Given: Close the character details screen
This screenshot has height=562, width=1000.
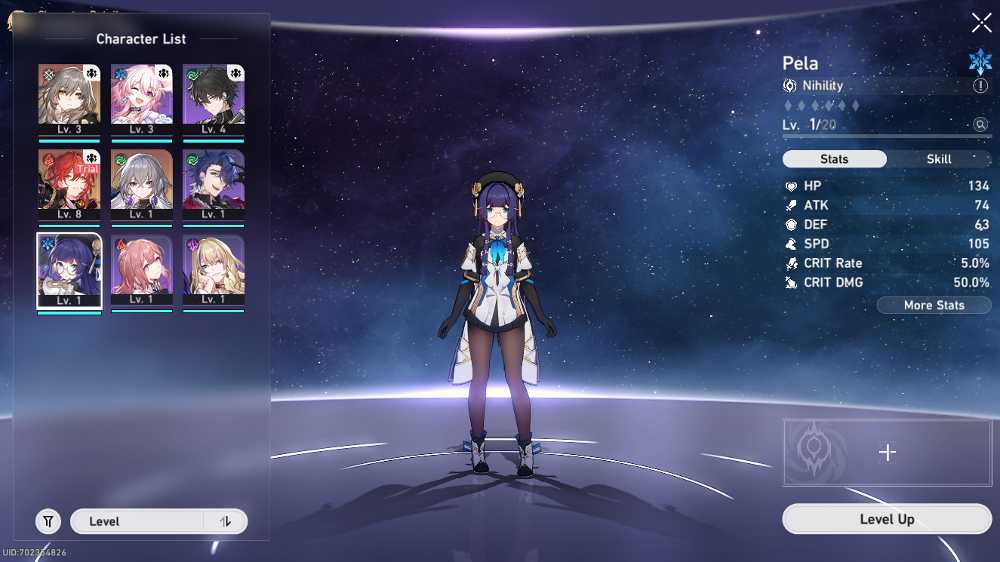Looking at the screenshot, I should (x=981, y=23).
